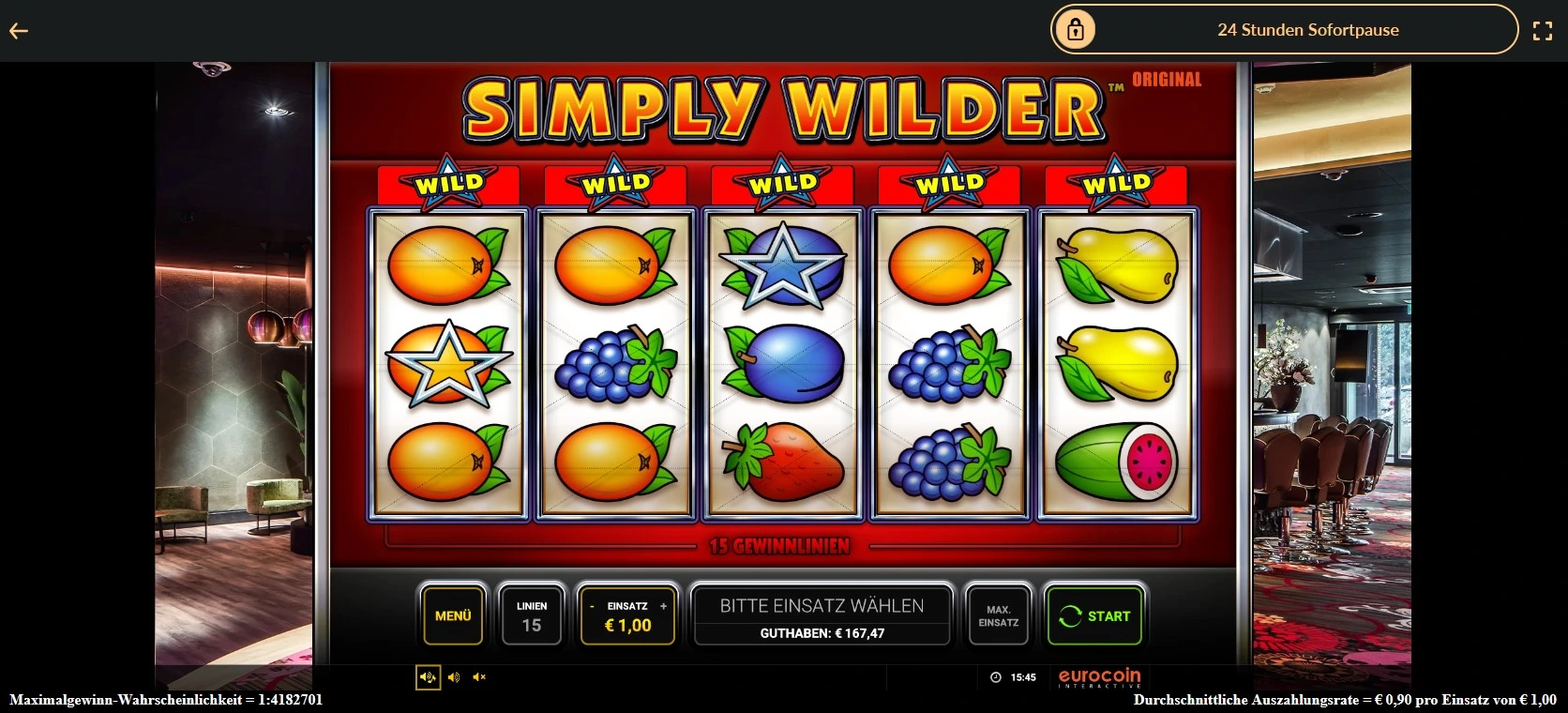Click the medium volume speaker icon
This screenshot has width=1568, height=713.
(x=454, y=677)
